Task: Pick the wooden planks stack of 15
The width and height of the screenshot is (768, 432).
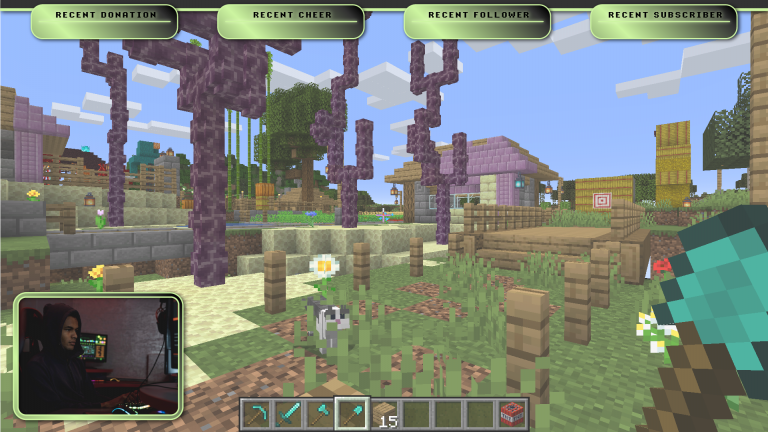Action: (x=384, y=414)
